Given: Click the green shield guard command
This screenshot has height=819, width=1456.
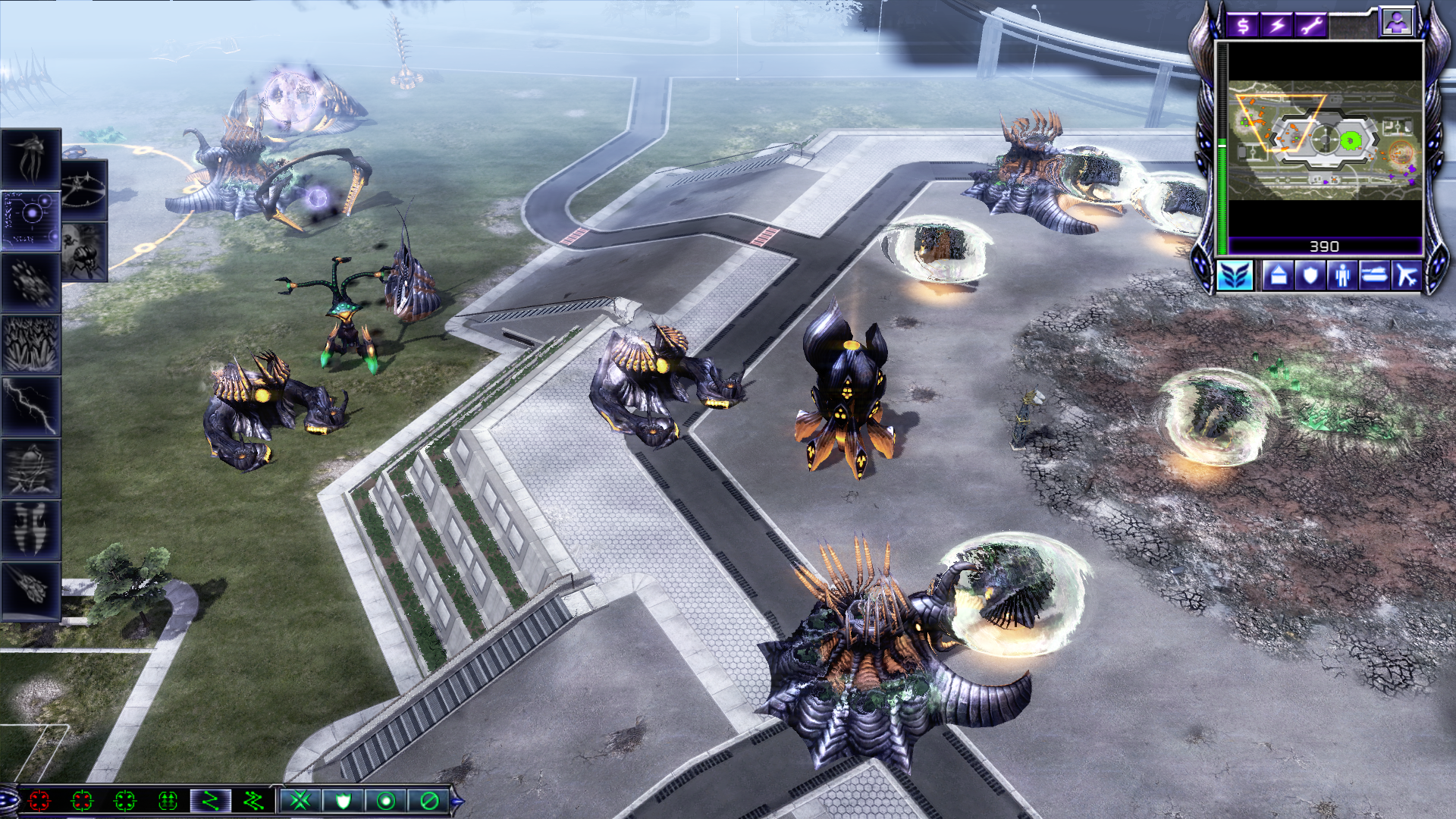Looking at the screenshot, I should coord(343,800).
